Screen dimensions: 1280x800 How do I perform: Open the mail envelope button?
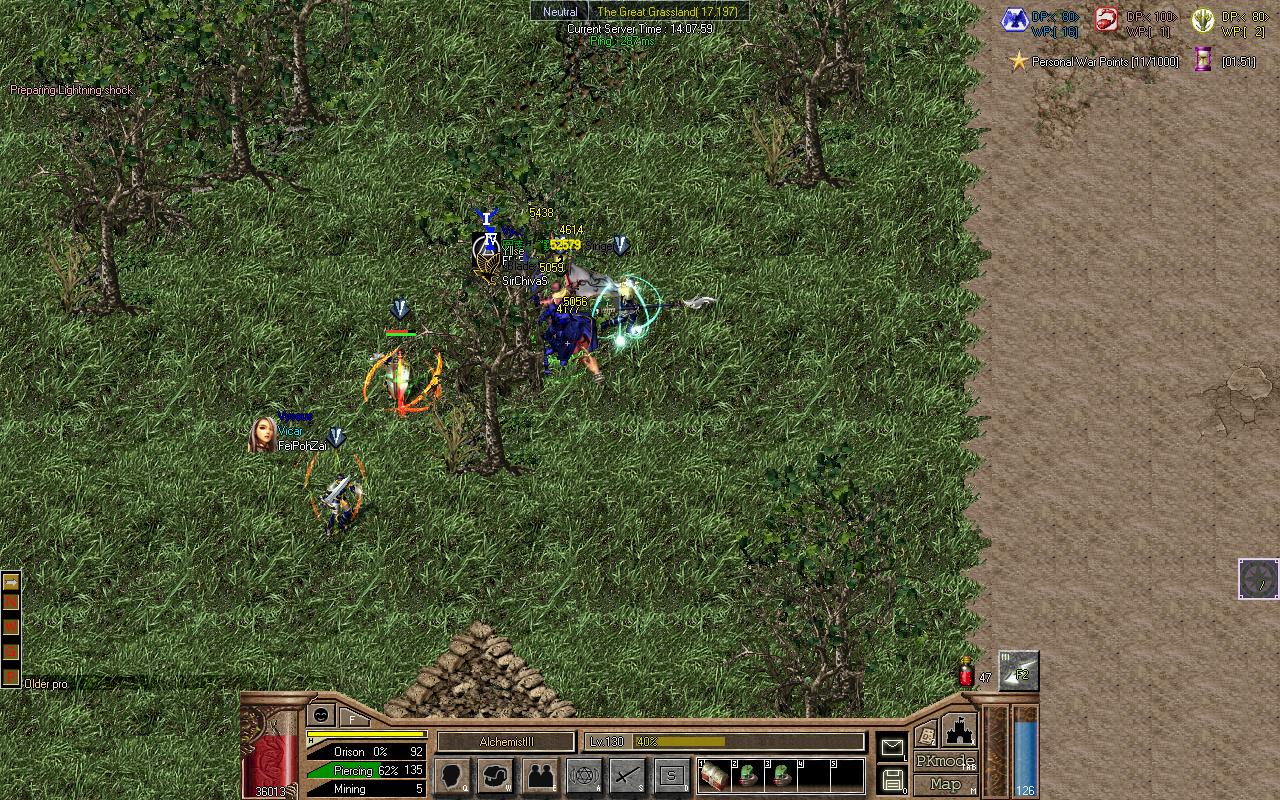(x=891, y=747)
